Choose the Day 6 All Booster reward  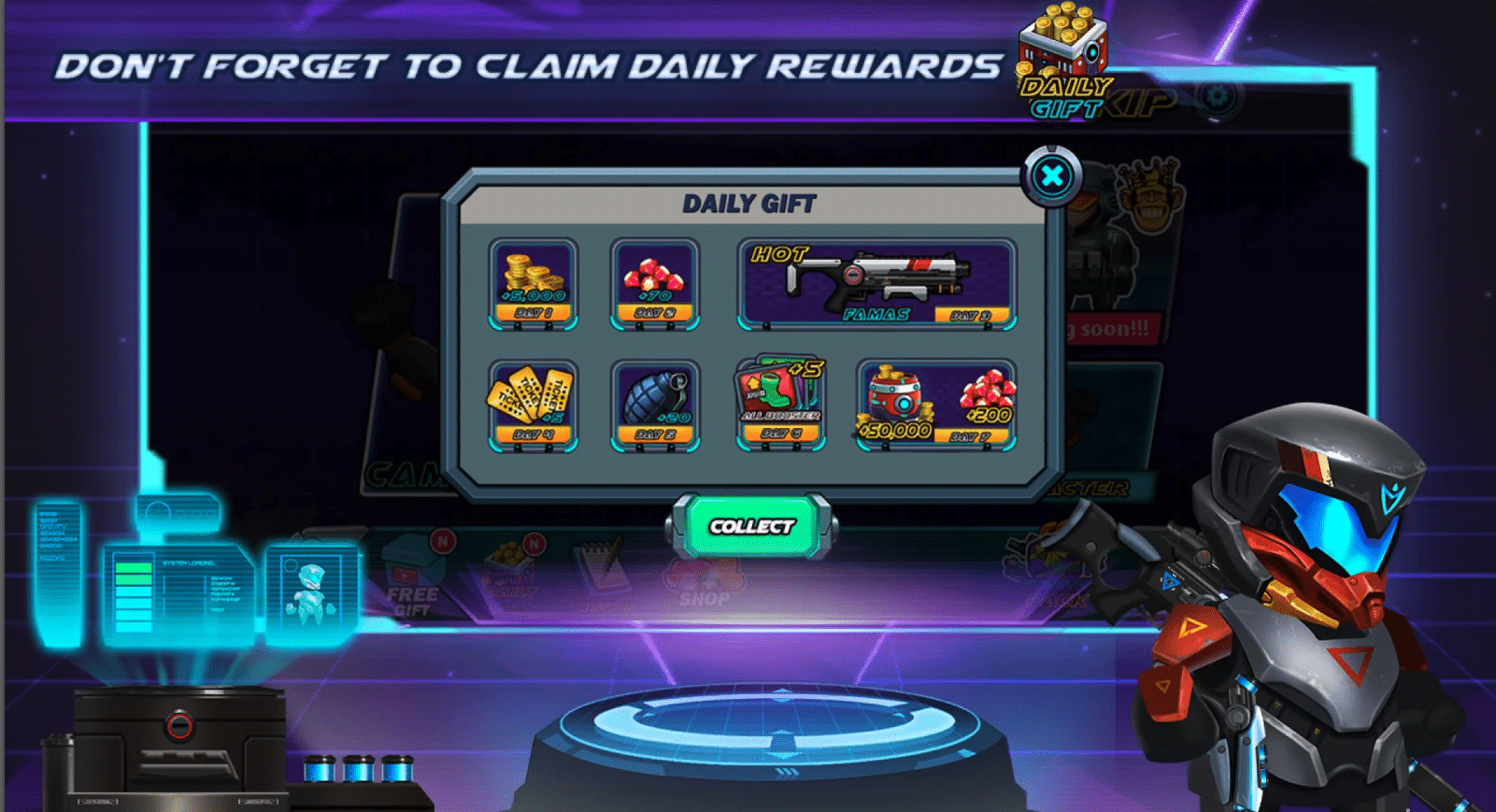[780, 403]
